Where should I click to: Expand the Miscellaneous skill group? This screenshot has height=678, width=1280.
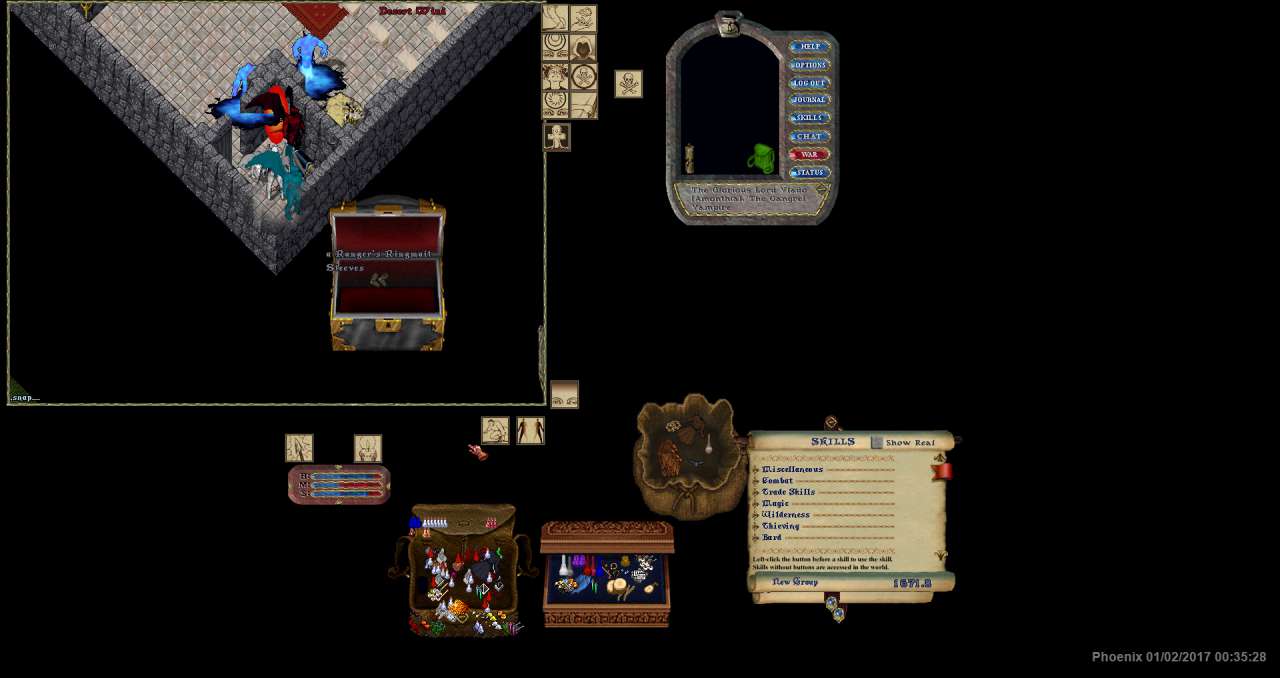756,469
